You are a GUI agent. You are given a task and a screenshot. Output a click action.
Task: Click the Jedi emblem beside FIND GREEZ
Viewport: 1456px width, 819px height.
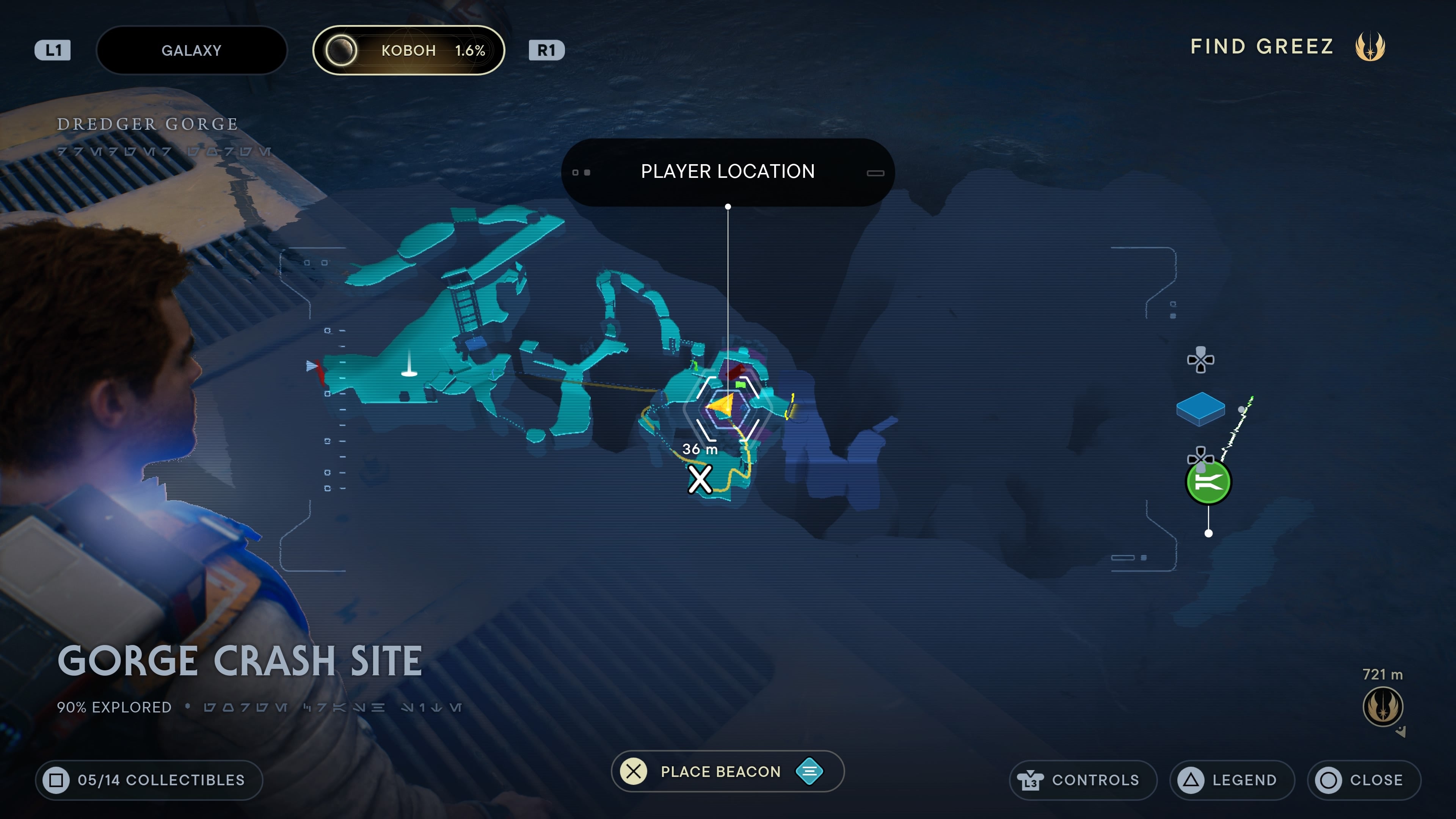1370,47
